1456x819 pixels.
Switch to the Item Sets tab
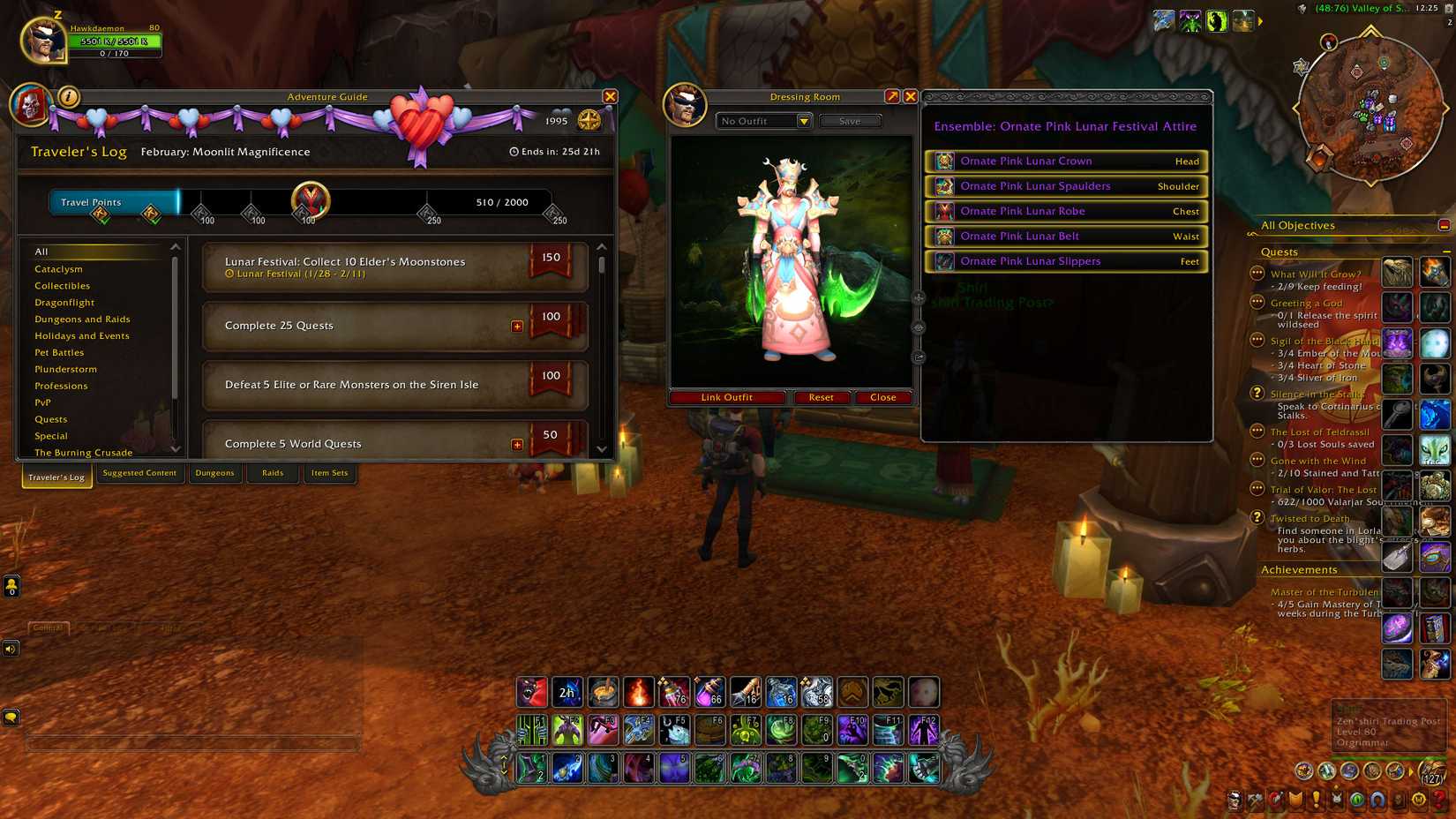329,473
